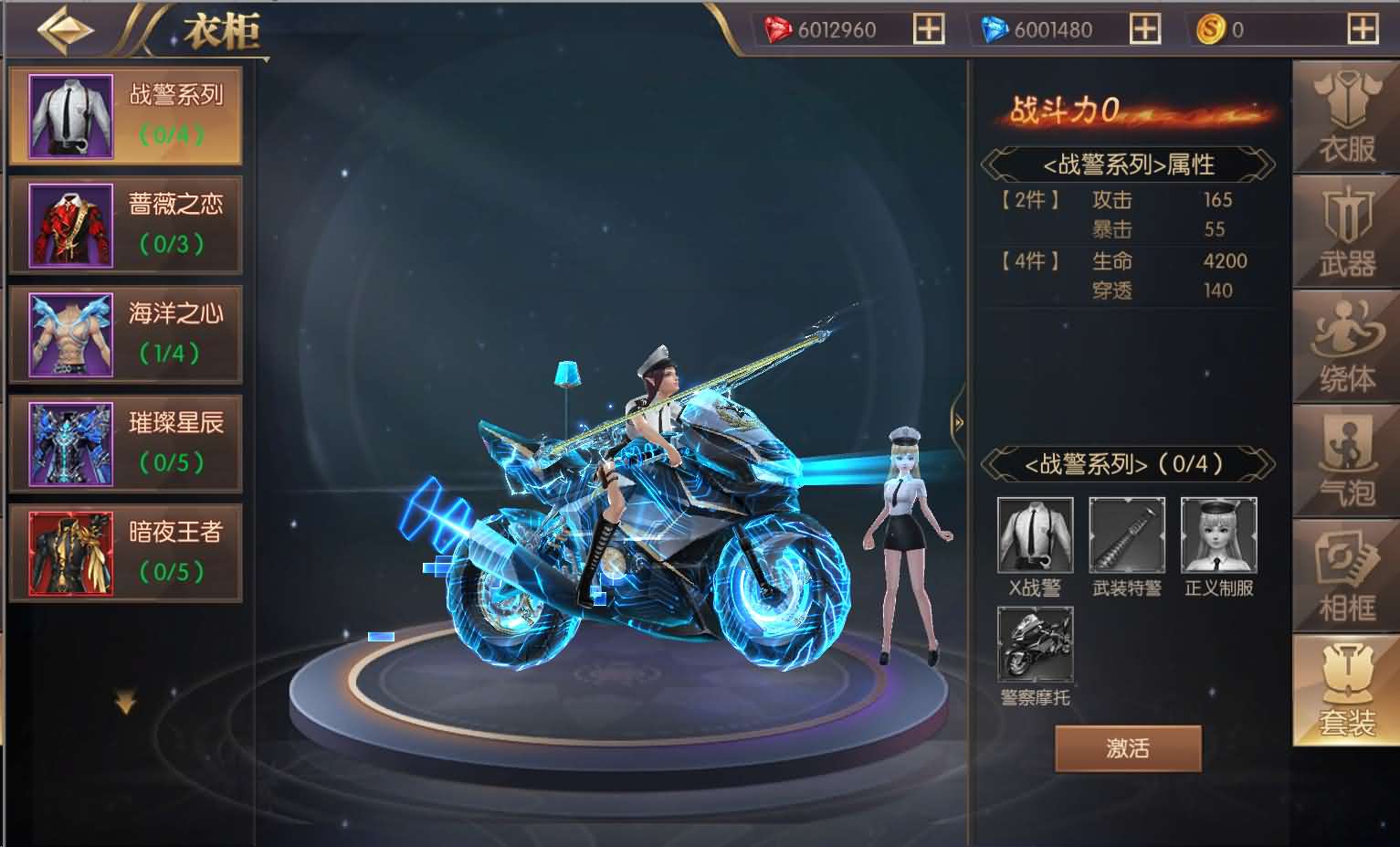
Task: Expand the list using the down arrow
Action: (125, 699)
